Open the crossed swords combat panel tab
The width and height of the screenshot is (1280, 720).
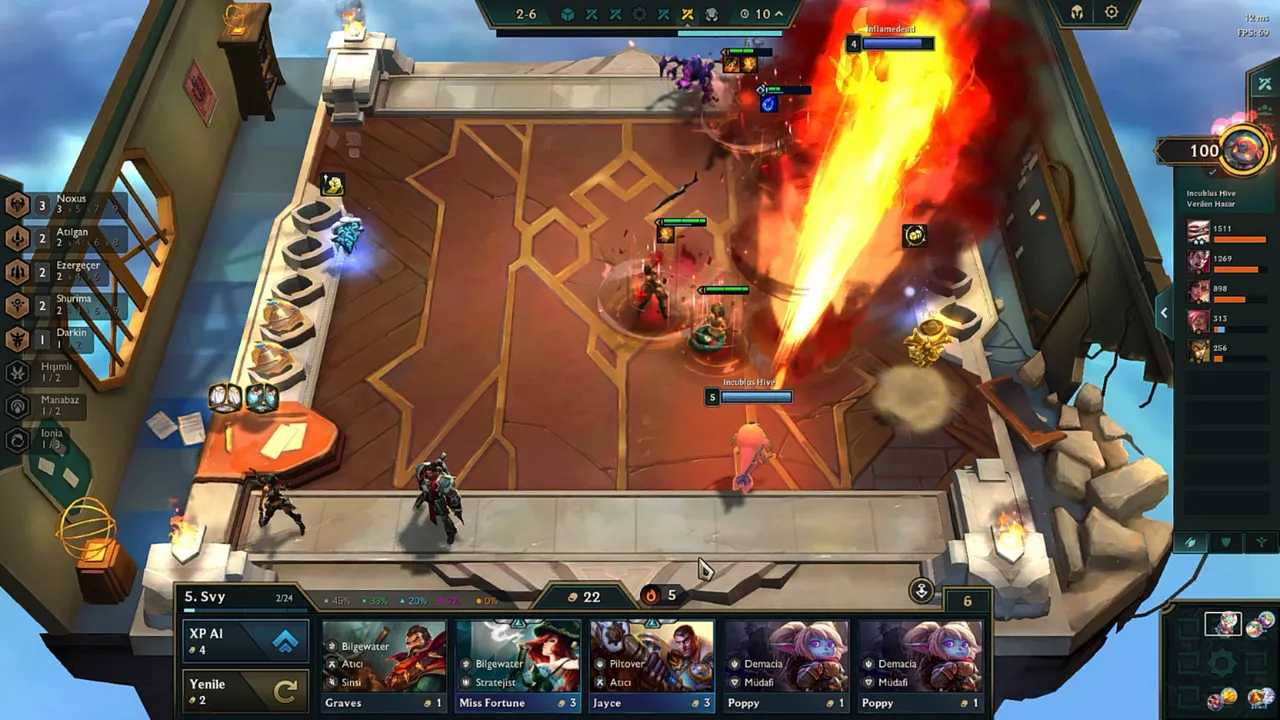1264,84
